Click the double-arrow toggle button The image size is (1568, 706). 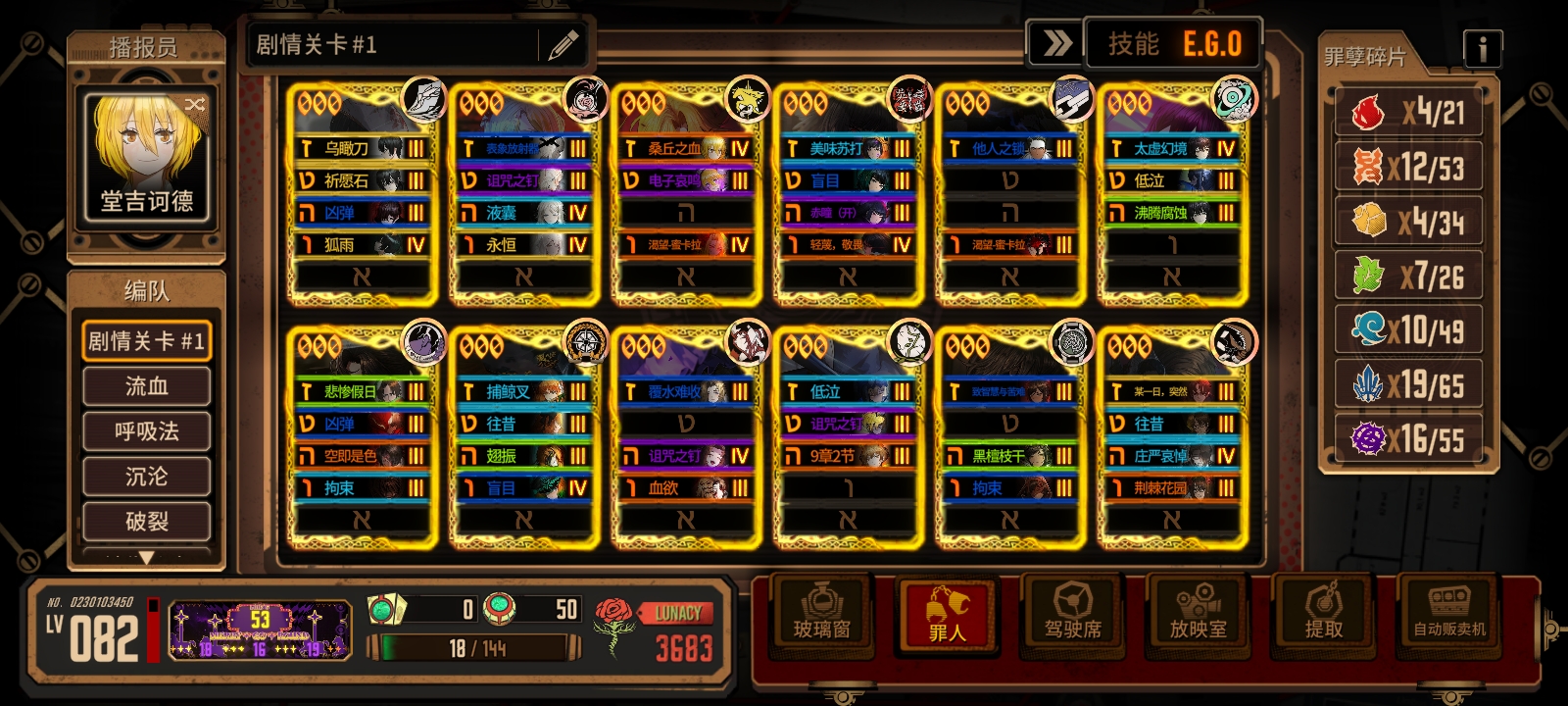(x=1055, y=44)
